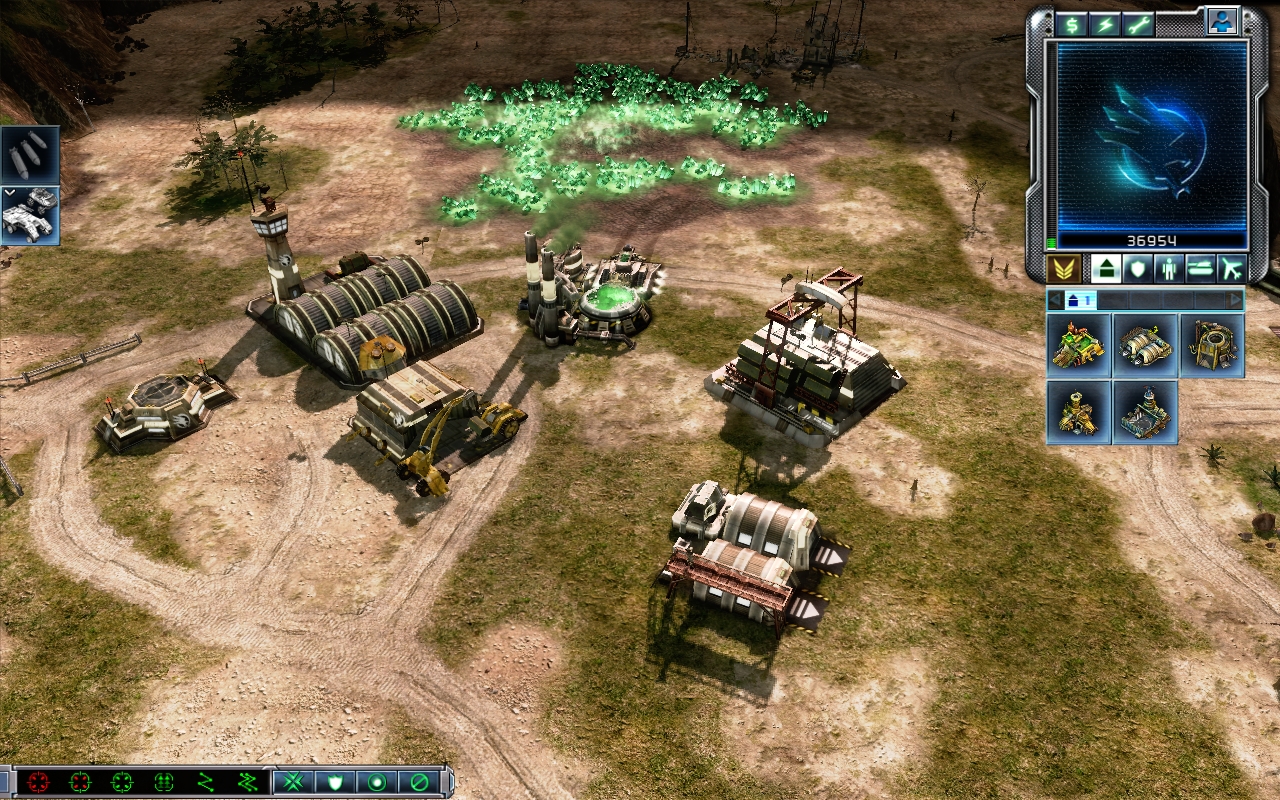
Task: Select the tank vehicles production tab
Action: pyautogui.click(x=1200, y=268)
